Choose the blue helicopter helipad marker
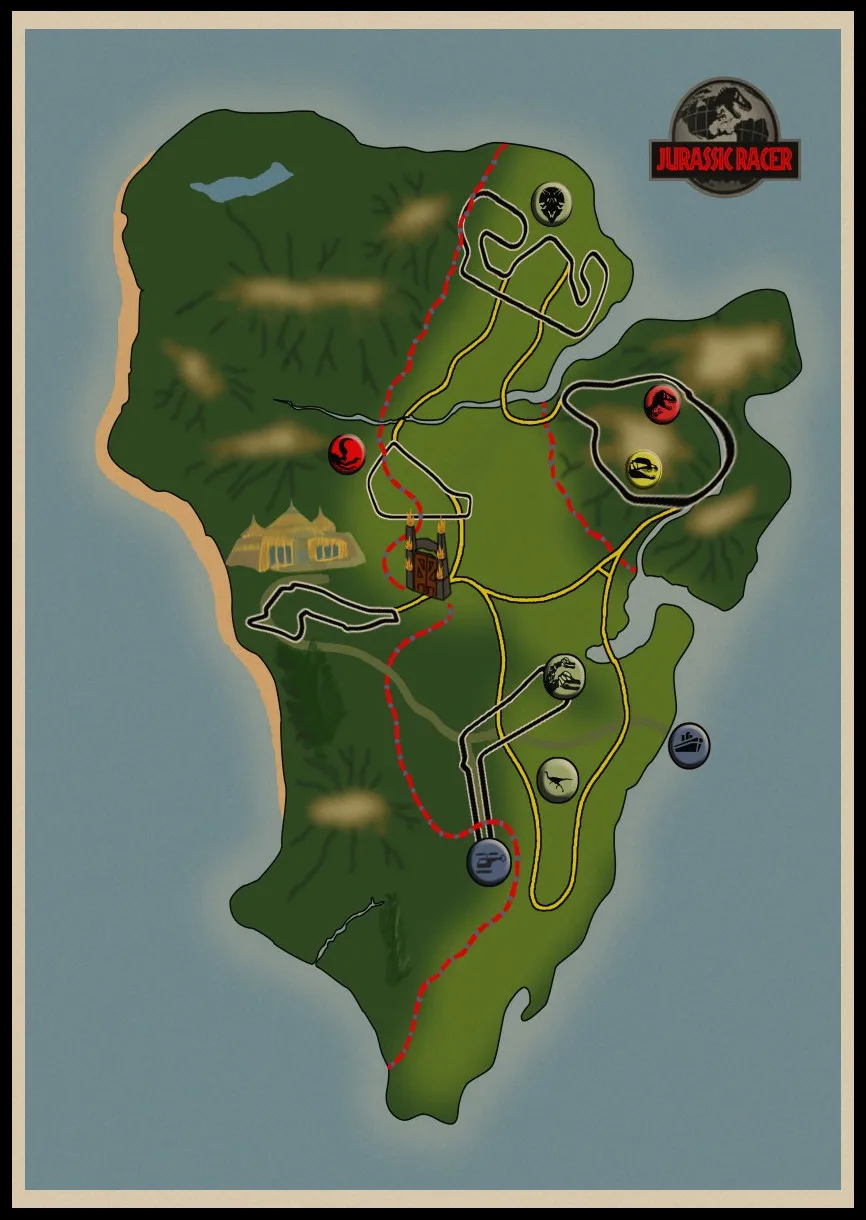This screenshot has height=1220, width=866. [x=489, y=861]
